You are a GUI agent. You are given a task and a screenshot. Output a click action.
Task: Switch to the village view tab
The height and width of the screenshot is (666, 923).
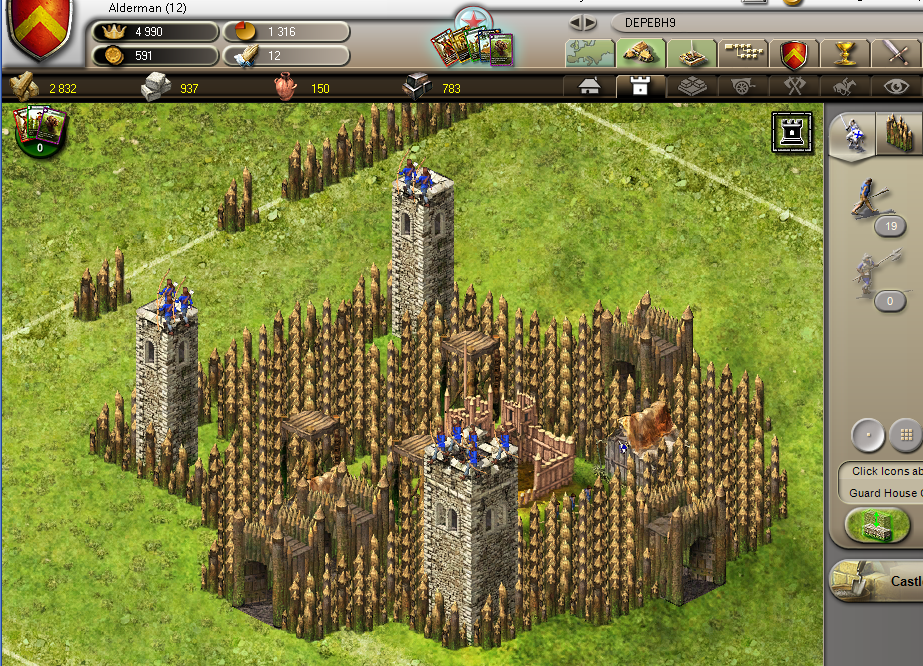[640, 52]
